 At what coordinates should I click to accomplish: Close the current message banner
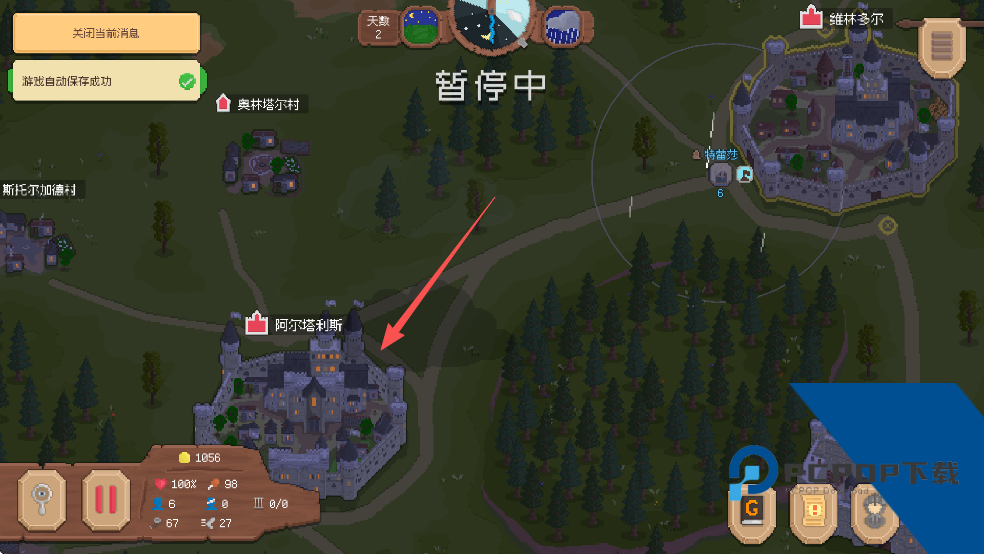[x=105, y=33]
